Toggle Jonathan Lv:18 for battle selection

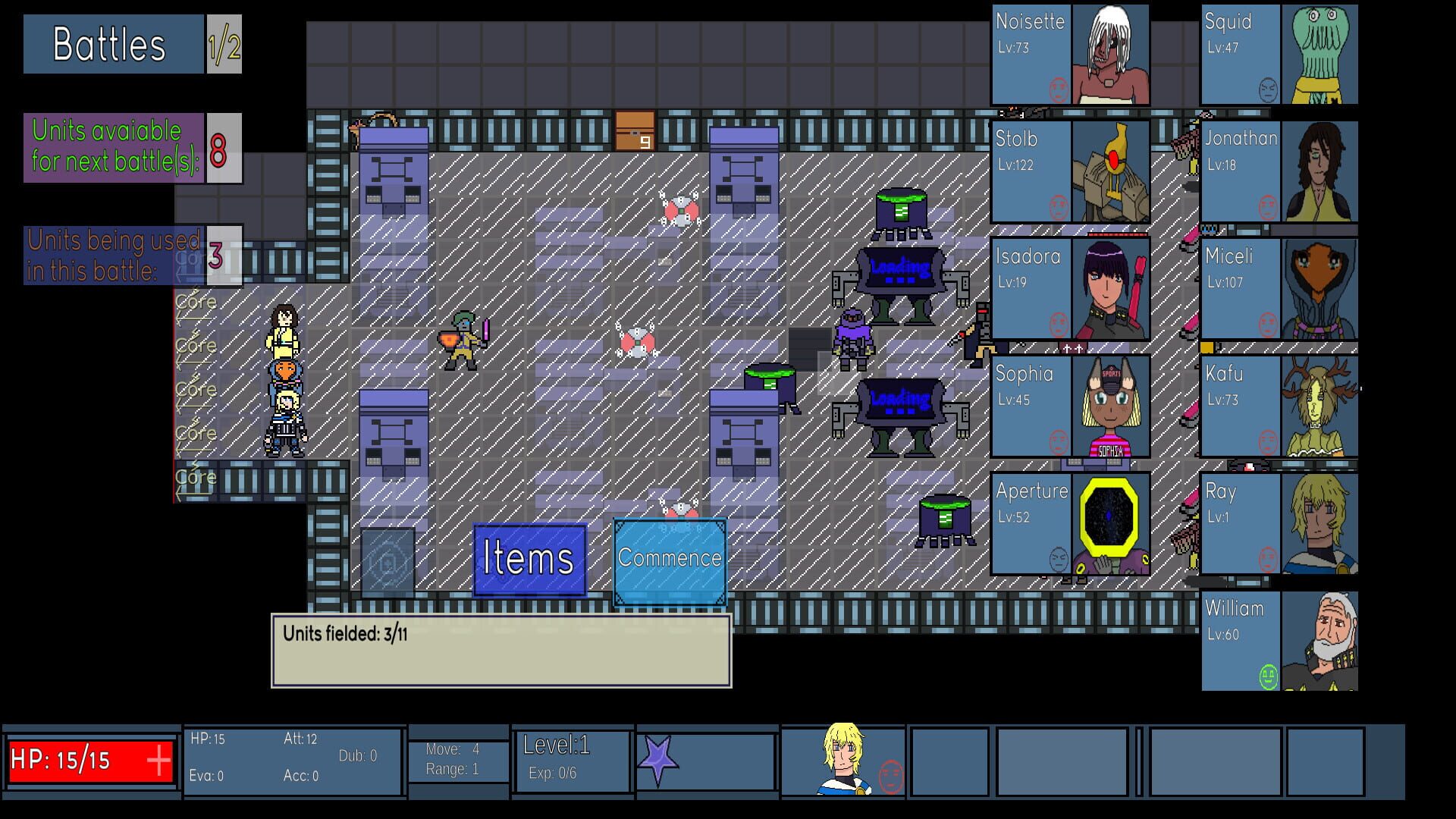1240,171
